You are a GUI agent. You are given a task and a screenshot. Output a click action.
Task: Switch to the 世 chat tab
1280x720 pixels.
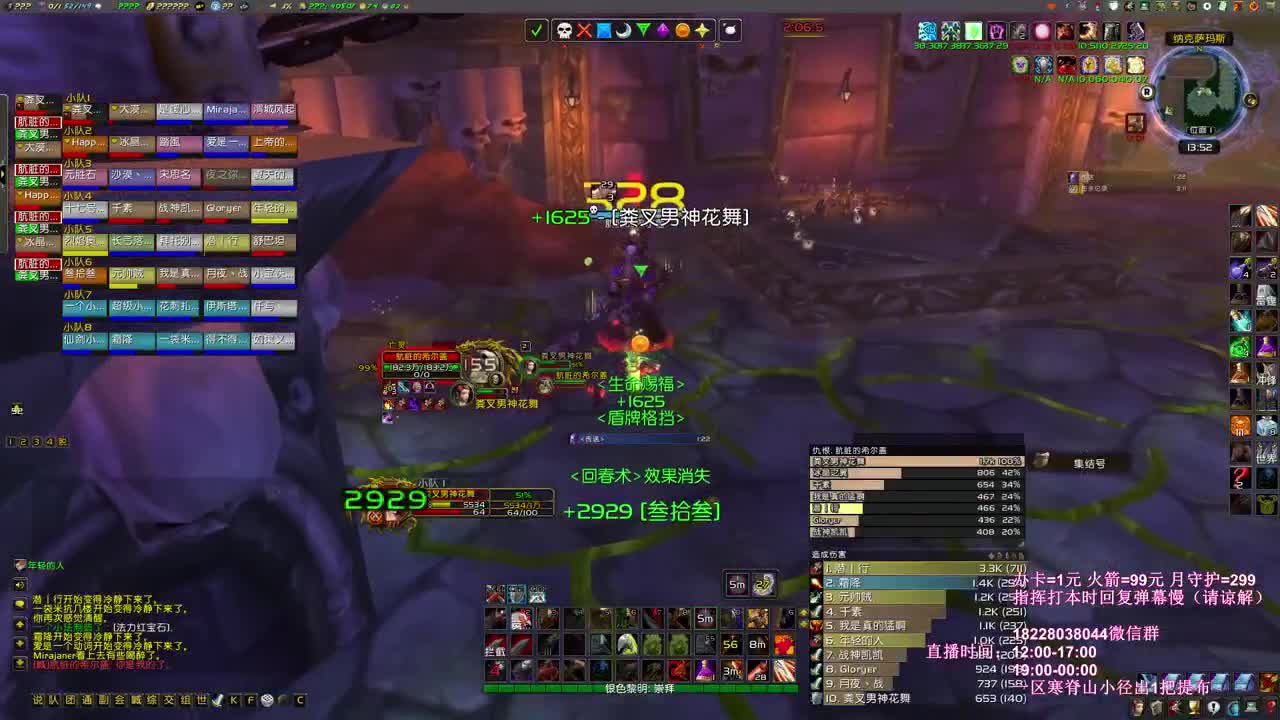pyautogui.click(x=204, y=698)
